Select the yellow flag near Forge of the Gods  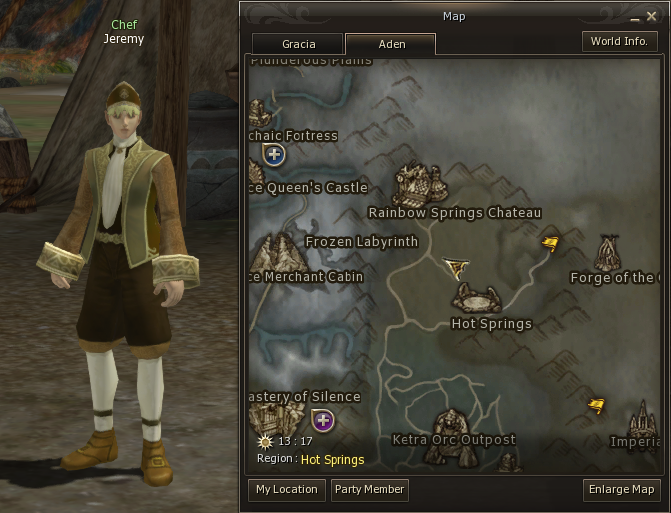(x=550, y=243)
